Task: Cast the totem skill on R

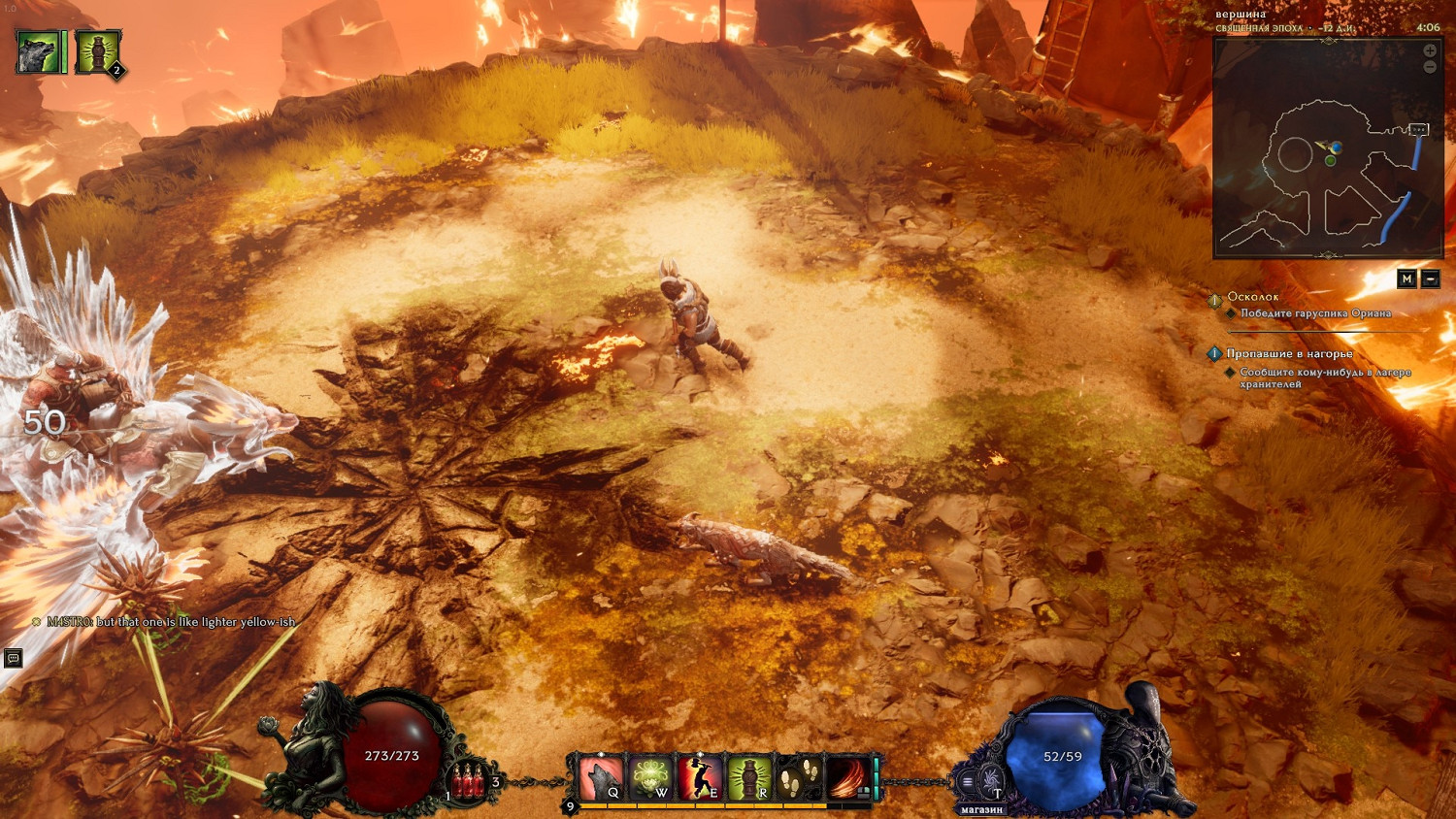Action: pyautogui.click(x=749, y=777)
